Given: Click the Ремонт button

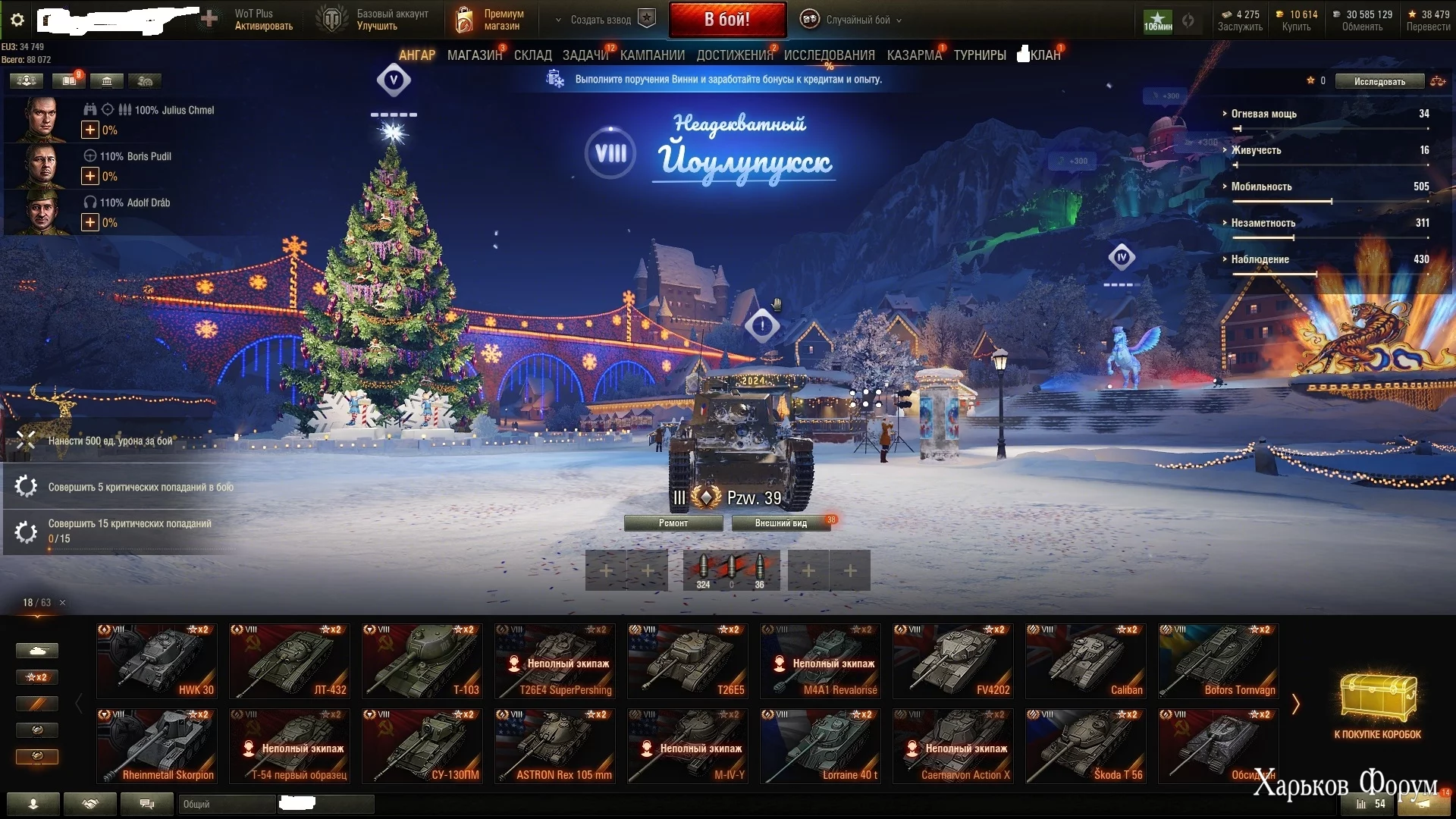Looking at the screenshot, I should point(673,523).
